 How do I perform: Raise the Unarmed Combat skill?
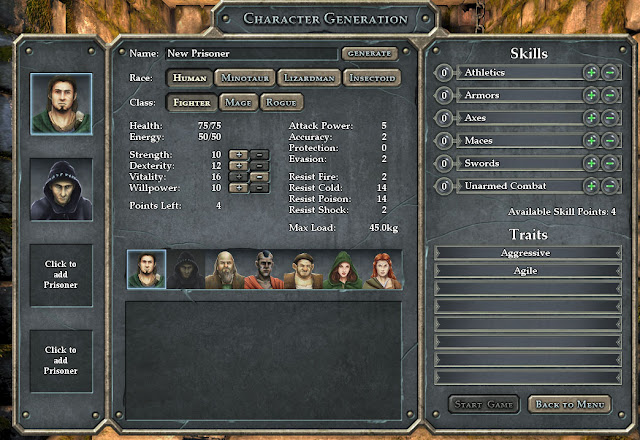coord(592,185)
